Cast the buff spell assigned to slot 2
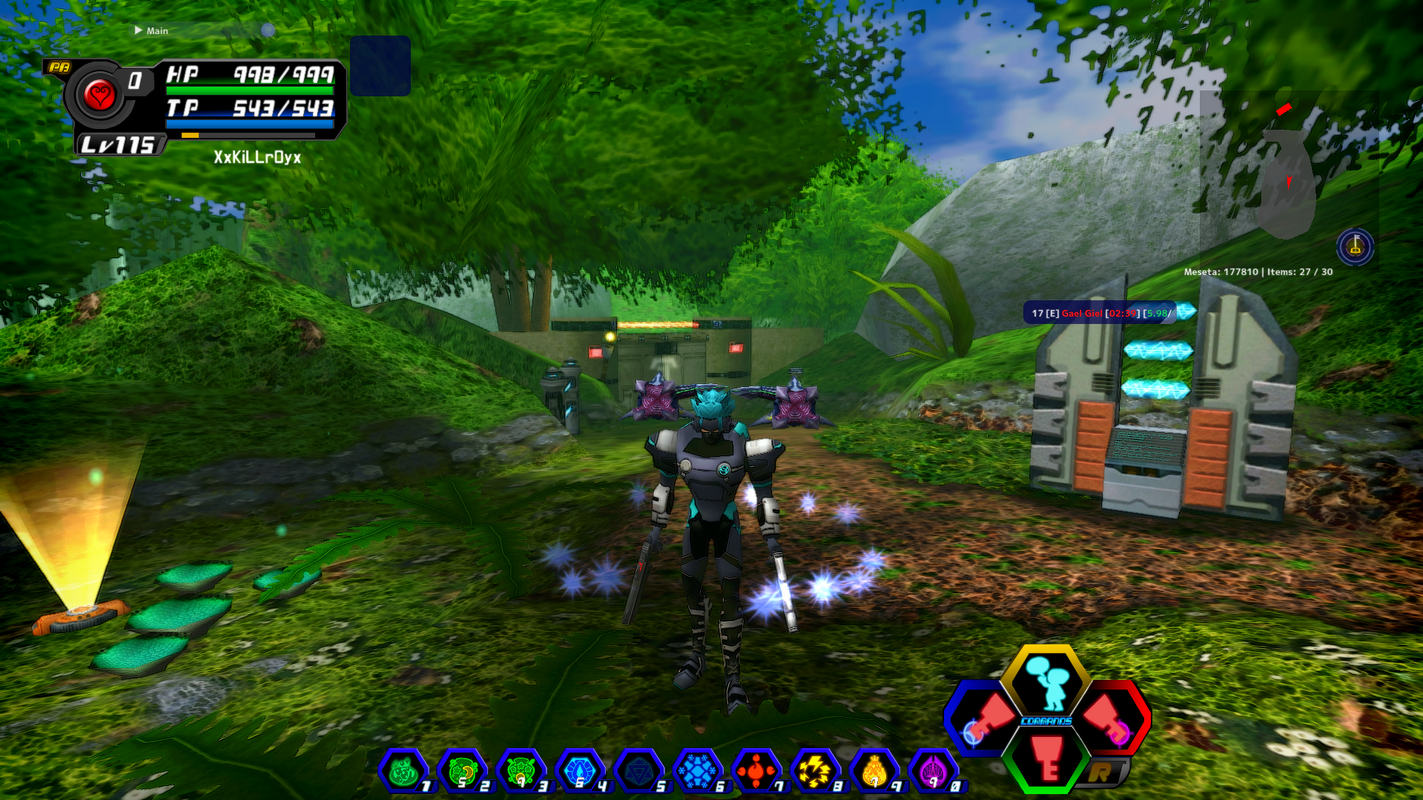1423x800 pixels. pyautogui.click(x=462, y=770)
